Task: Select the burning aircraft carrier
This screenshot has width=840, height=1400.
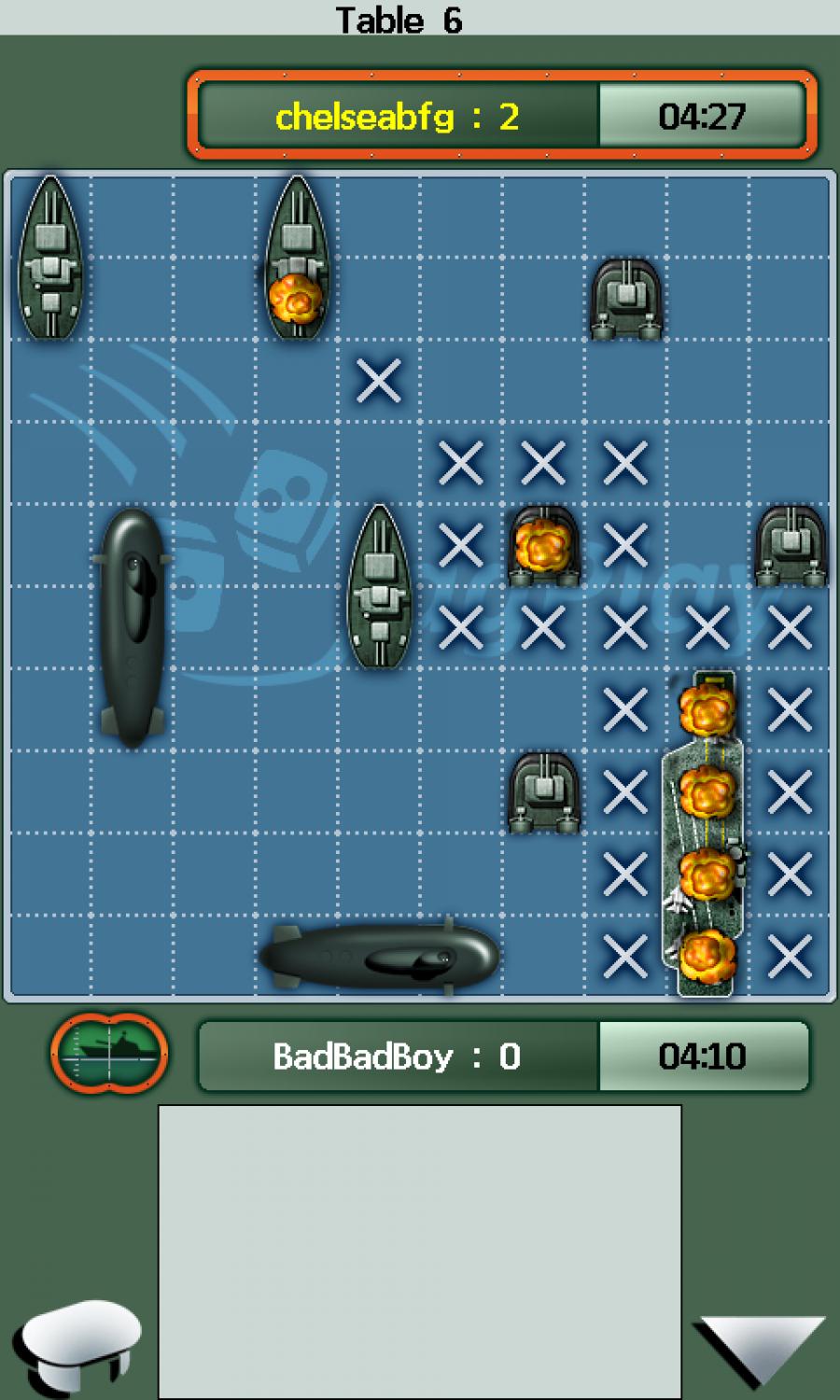Action: (x=706, y=833)
